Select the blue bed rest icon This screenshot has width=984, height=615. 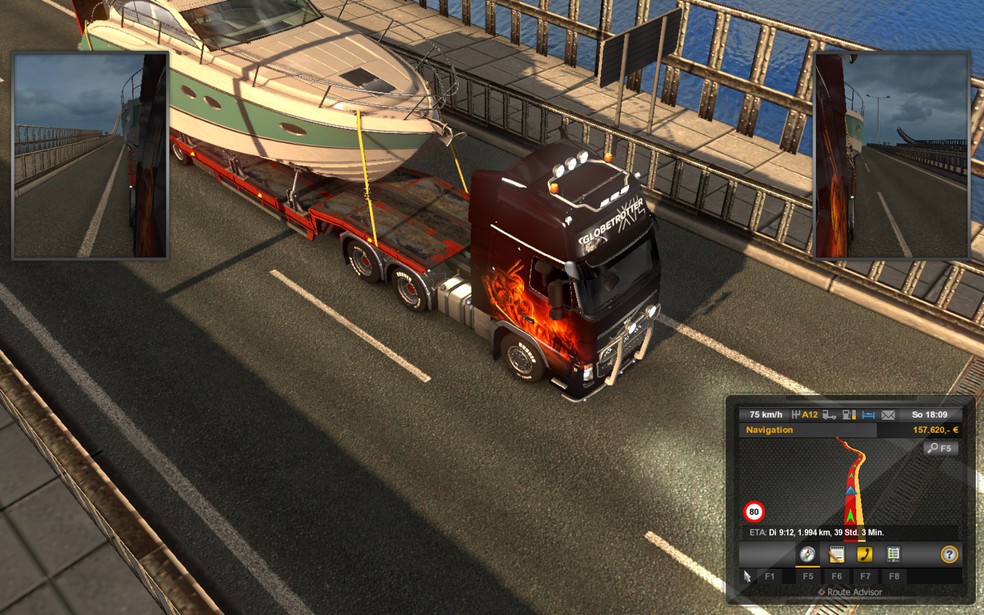click(867, 414)
